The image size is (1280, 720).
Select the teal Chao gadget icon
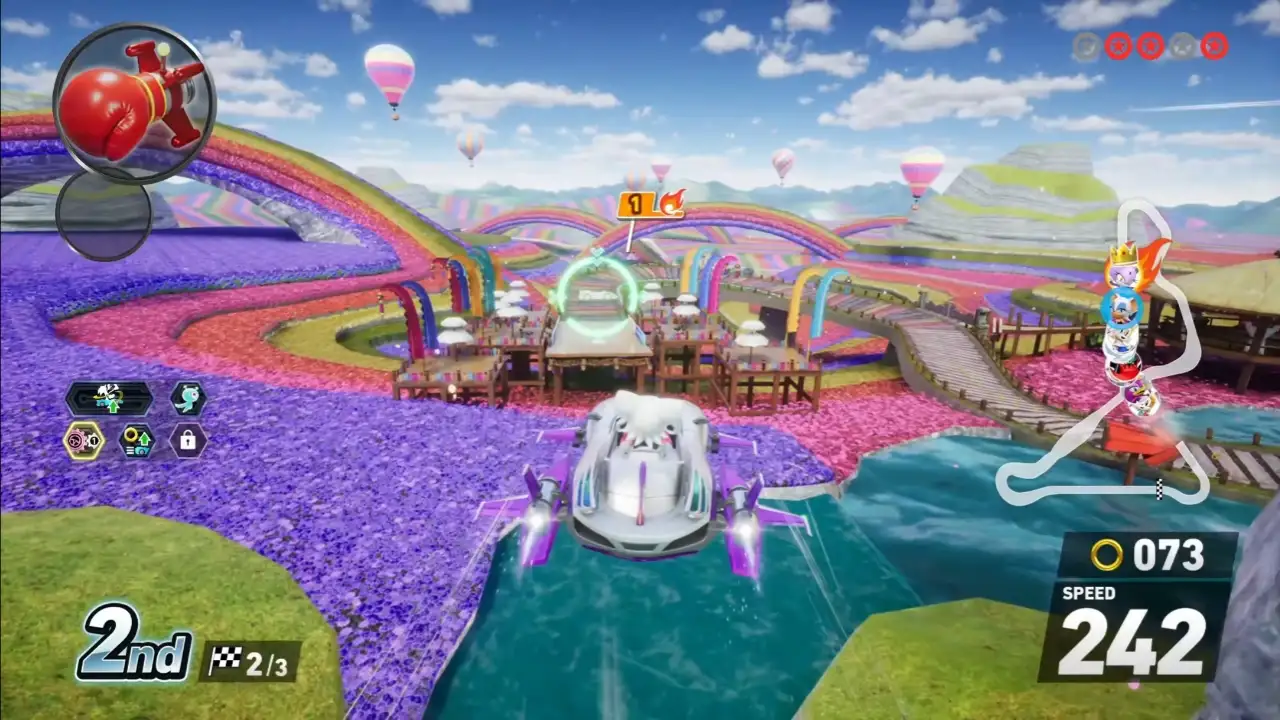186,398
